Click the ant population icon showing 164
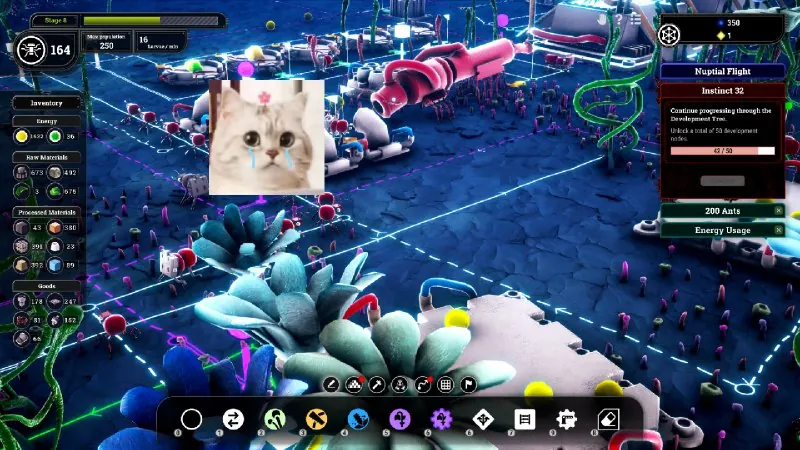This screenshot has height=450, width=800. pyautogui.click(x=31, y=48)
